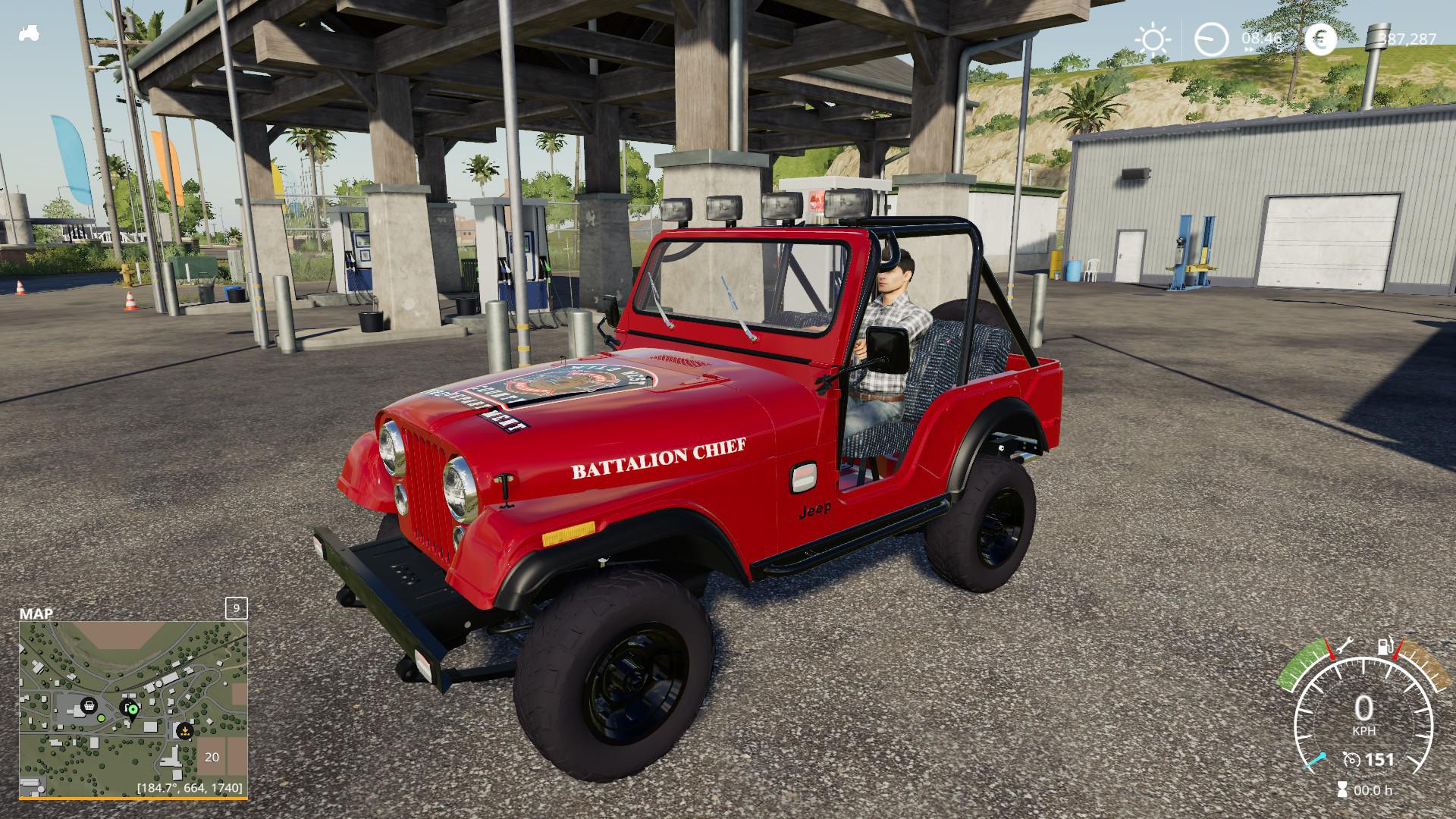Click the green player position marker on minimap
Viewport: 1456px width, 819px height.
click(132, 709)
